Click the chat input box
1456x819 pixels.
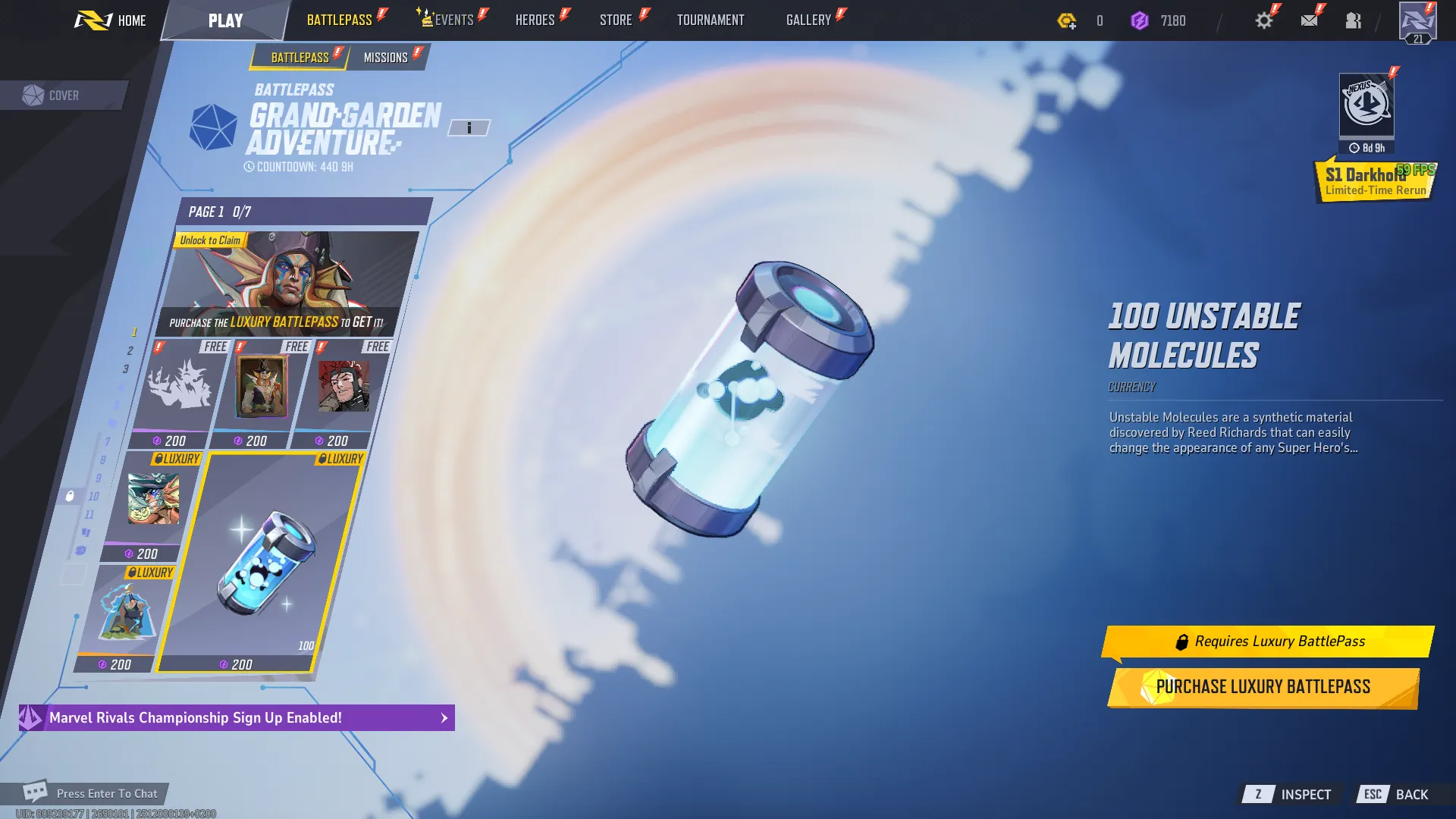(x=106, y=793)
